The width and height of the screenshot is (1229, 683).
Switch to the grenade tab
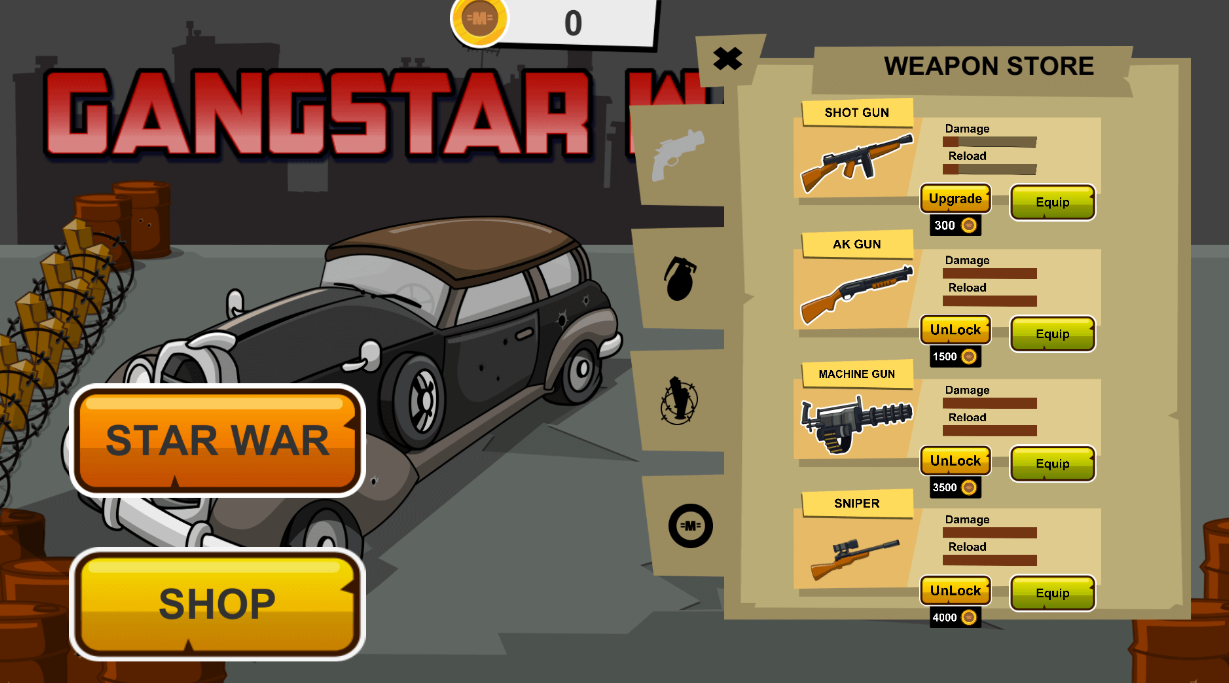pos(680,278)
